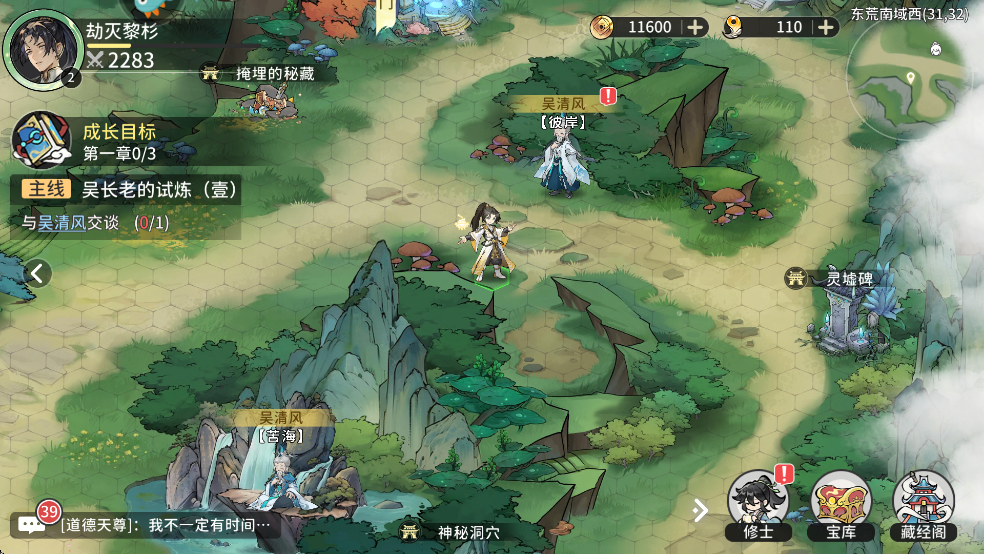The height and width of the screenshot is (554, 984).
Task: Select the 神秘洞穴 location label
Action: coord(464,531)
